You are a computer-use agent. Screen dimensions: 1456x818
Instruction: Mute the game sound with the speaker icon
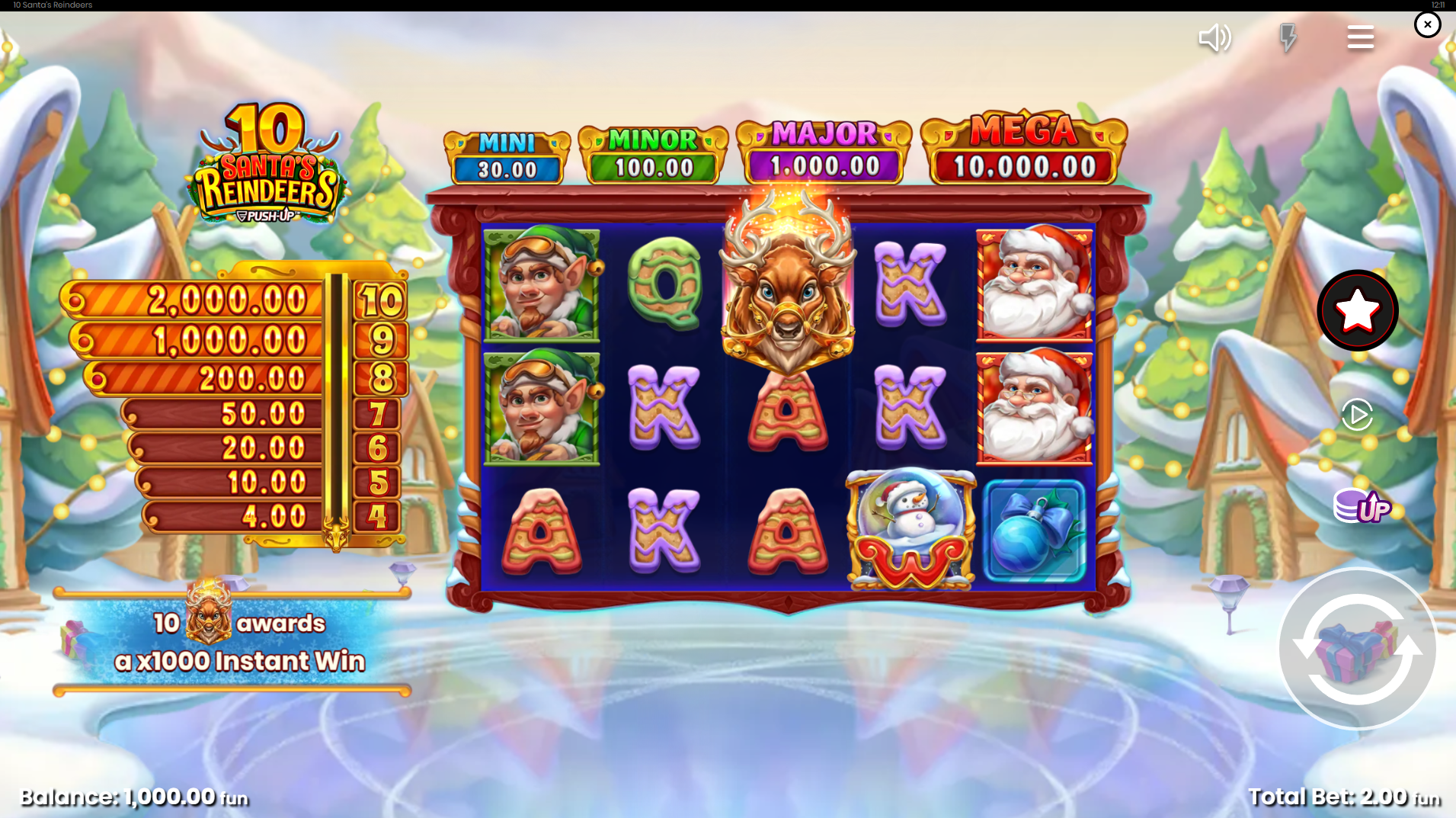[x=1214, y=37]
